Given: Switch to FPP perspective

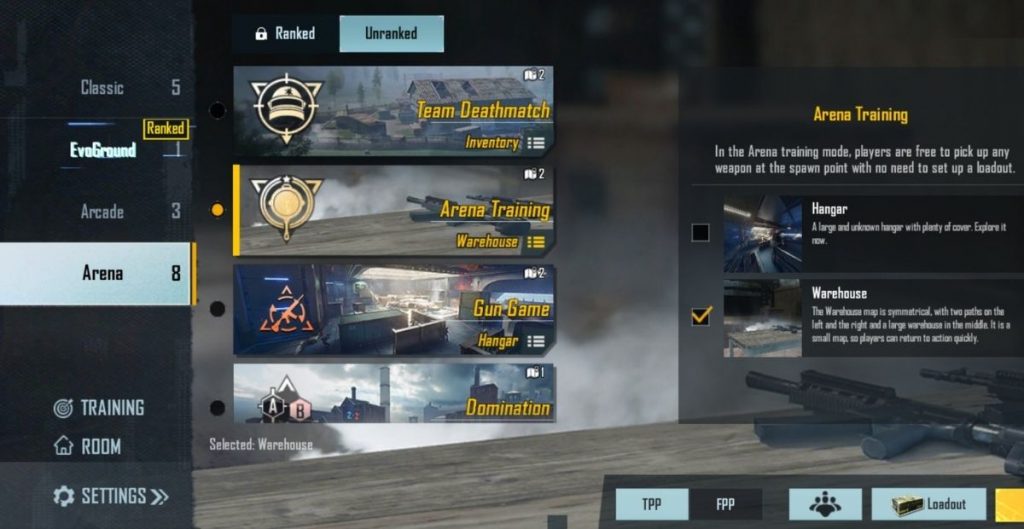Looking at the screenshot, I should [726, 505].
